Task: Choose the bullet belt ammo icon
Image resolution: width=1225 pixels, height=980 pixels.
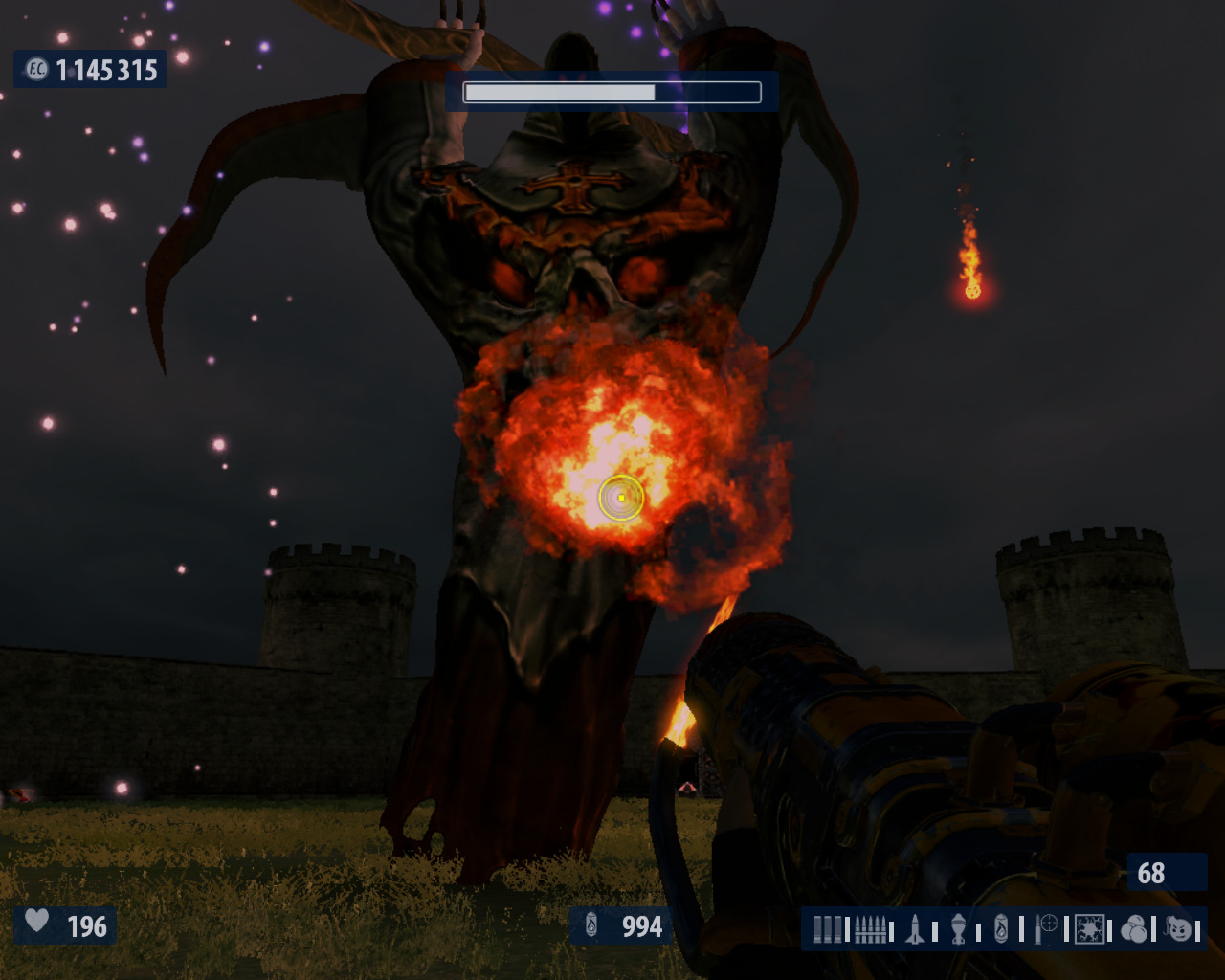Action: pyautogui.click(x=870, y=928)
